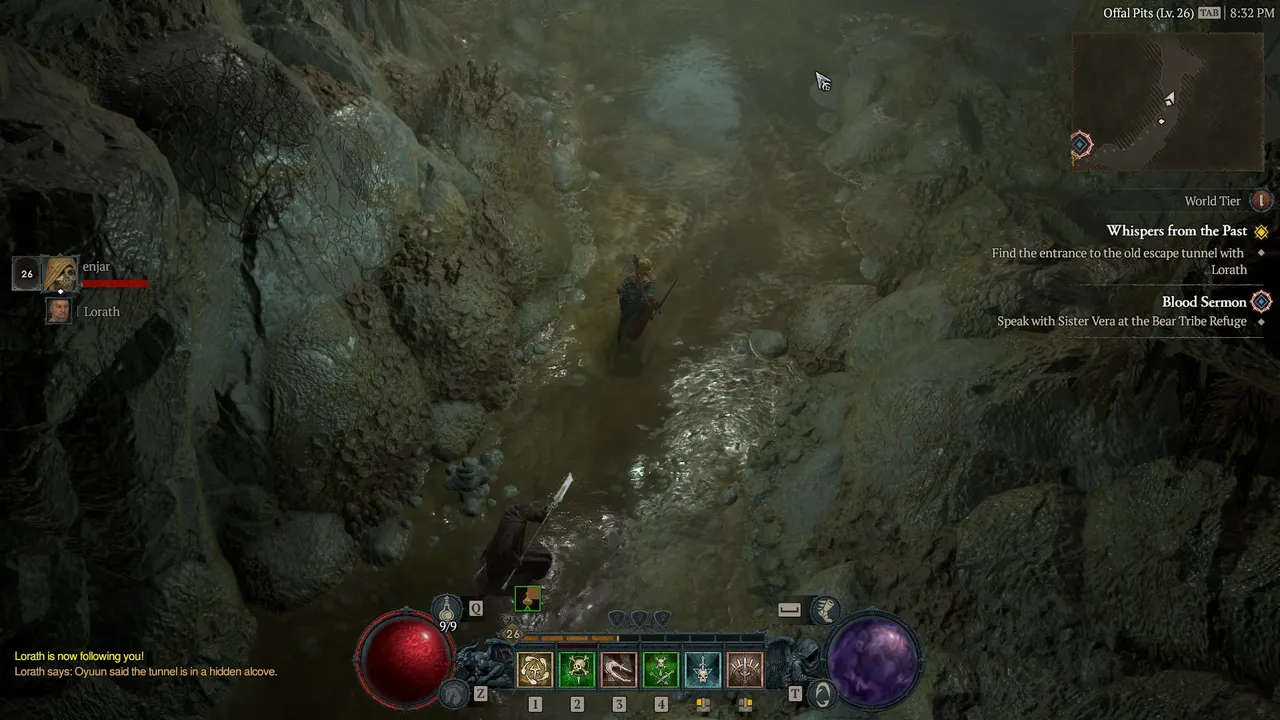1280x720 pixels.
Task: Use the blue skull-and-dagger skill
Action: (703, 670)
